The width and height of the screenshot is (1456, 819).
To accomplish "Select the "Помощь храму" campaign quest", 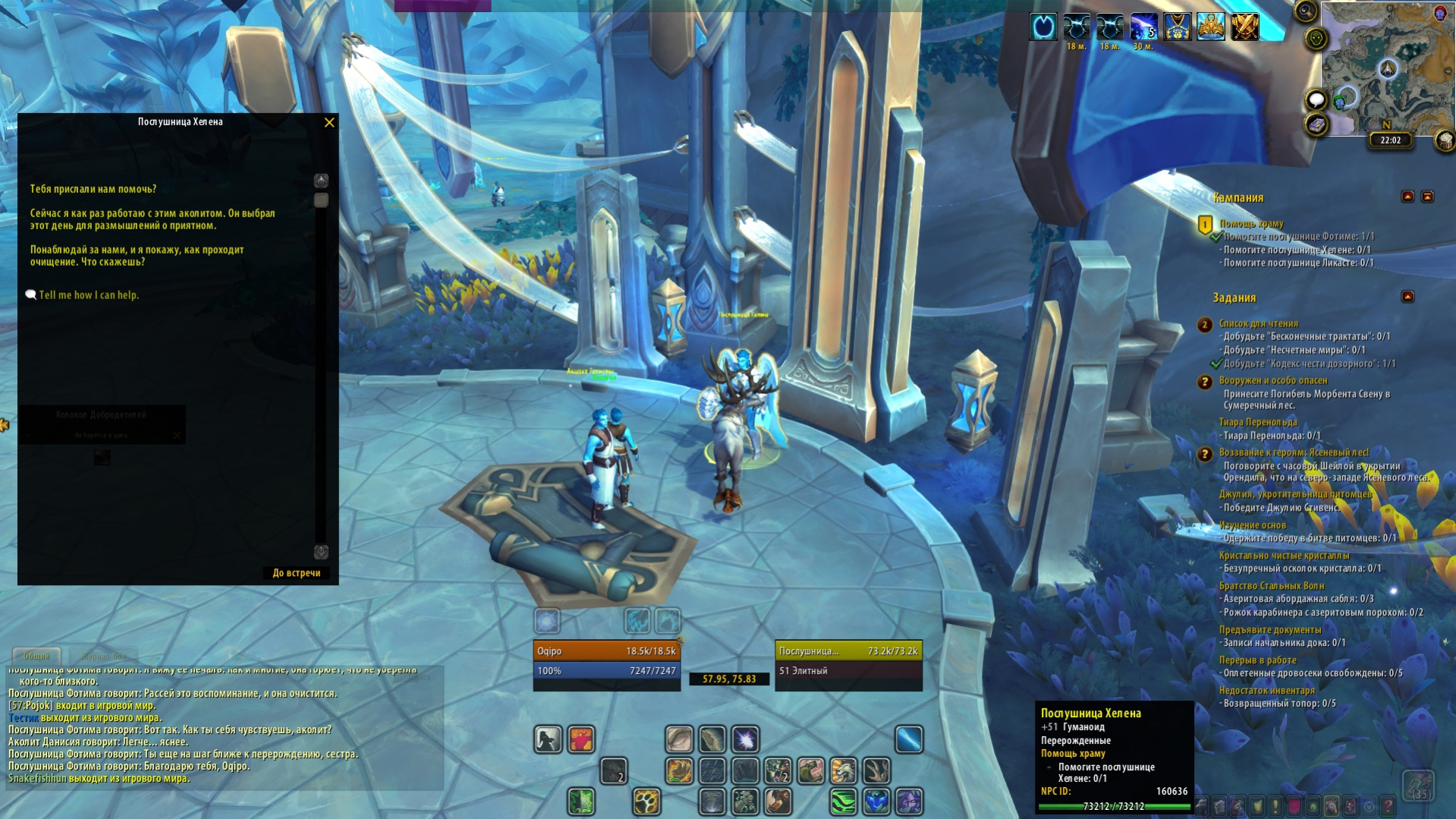I will coord(1251,224).
